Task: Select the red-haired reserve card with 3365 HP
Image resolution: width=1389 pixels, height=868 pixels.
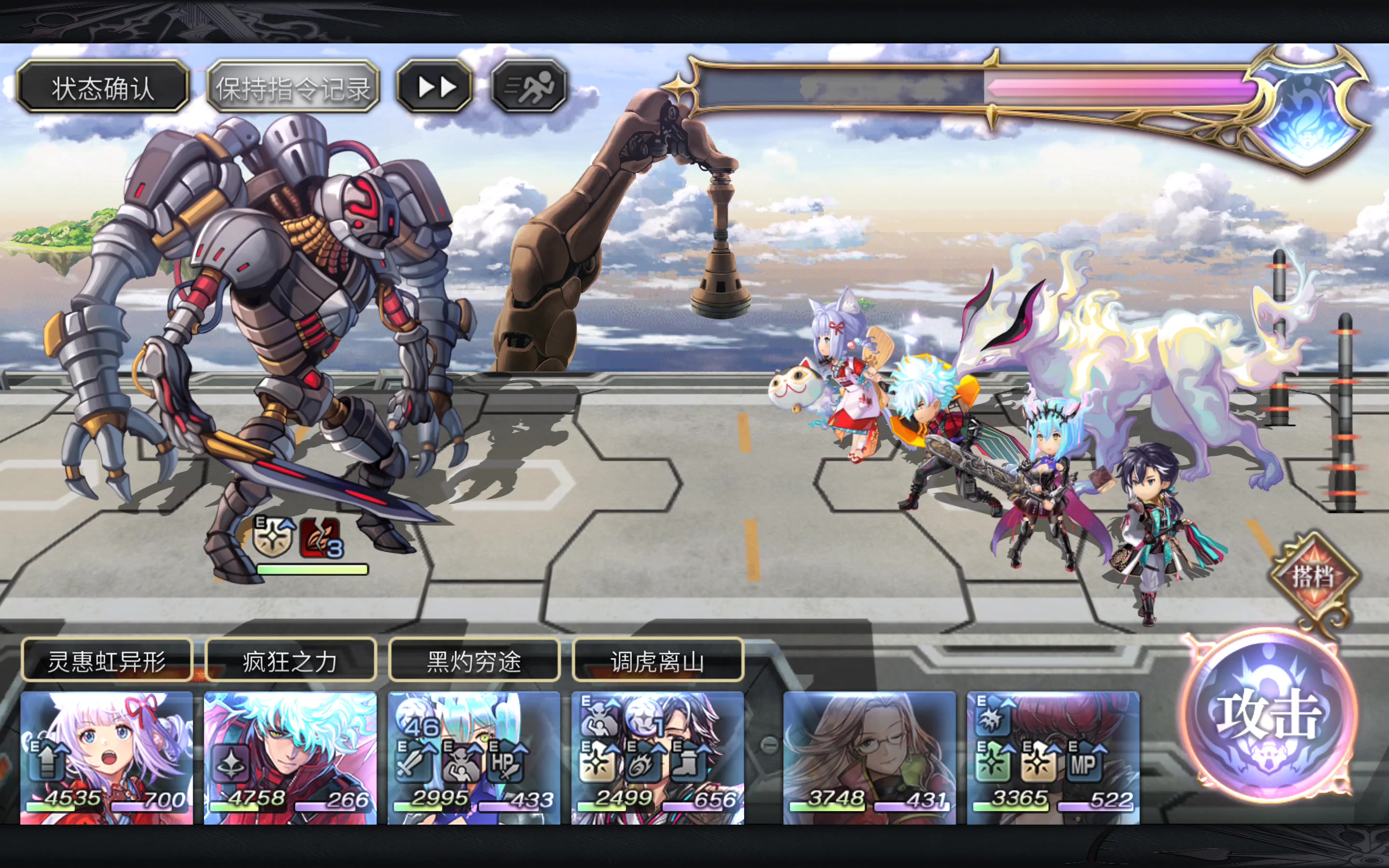Action: (x=1053, y=758)
